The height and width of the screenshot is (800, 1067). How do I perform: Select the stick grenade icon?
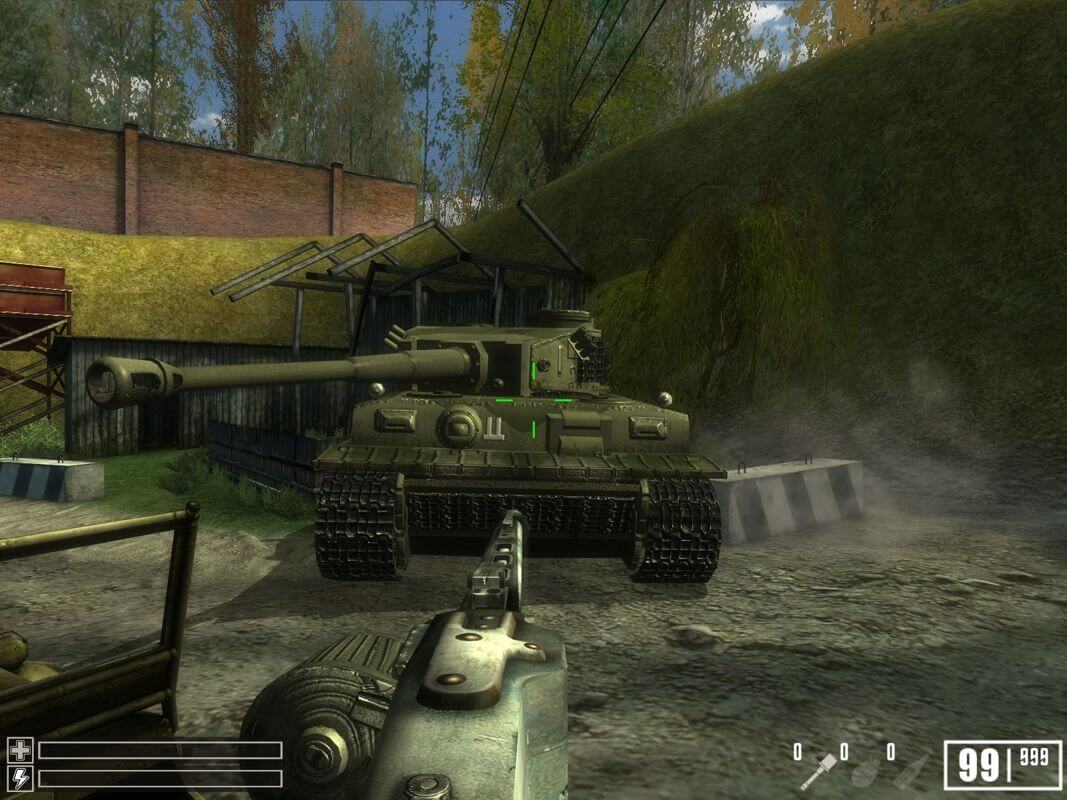(x=816, y=772)
